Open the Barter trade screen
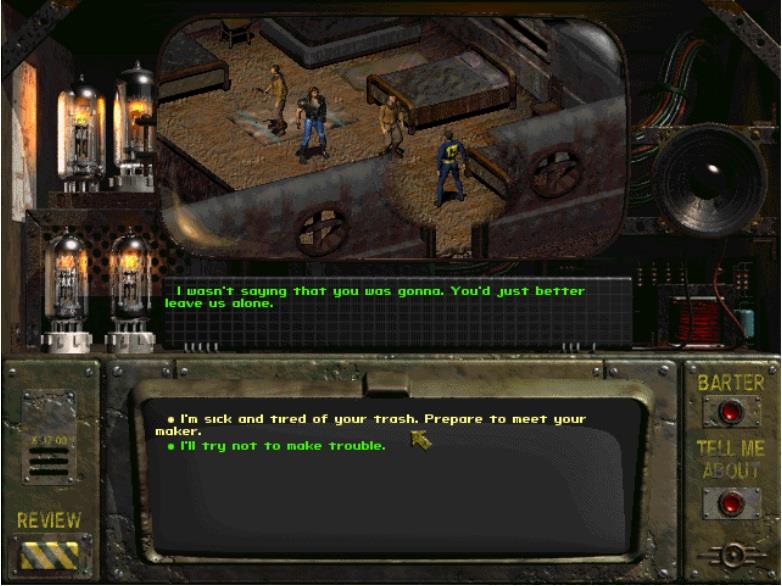This screenshot has width=782, height=586. pyautogui.click(x=731, y=410)
